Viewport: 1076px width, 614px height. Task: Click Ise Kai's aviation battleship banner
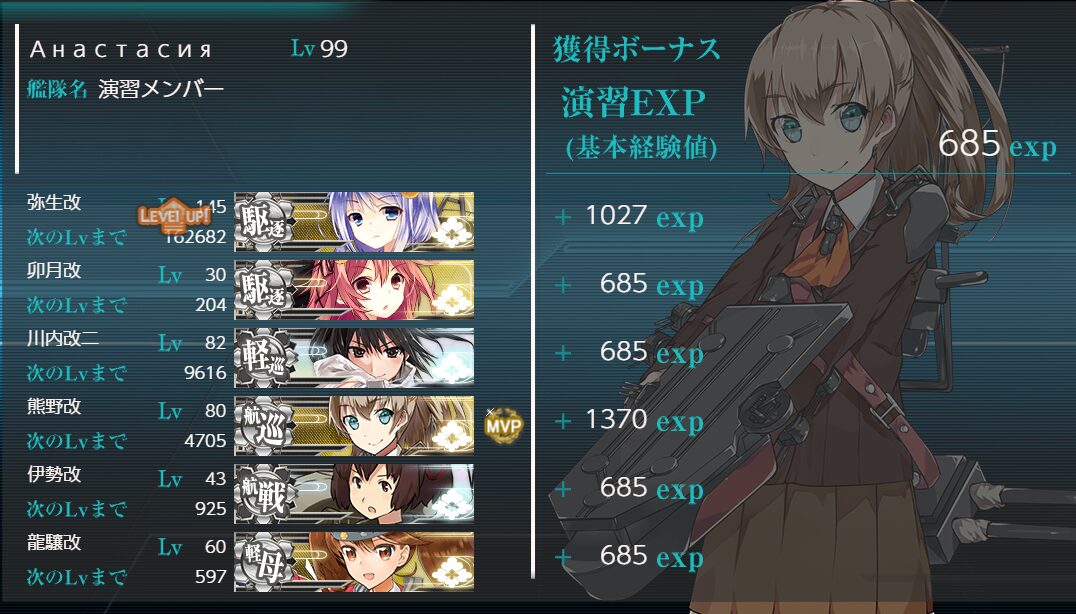click(x=354, y=493)
